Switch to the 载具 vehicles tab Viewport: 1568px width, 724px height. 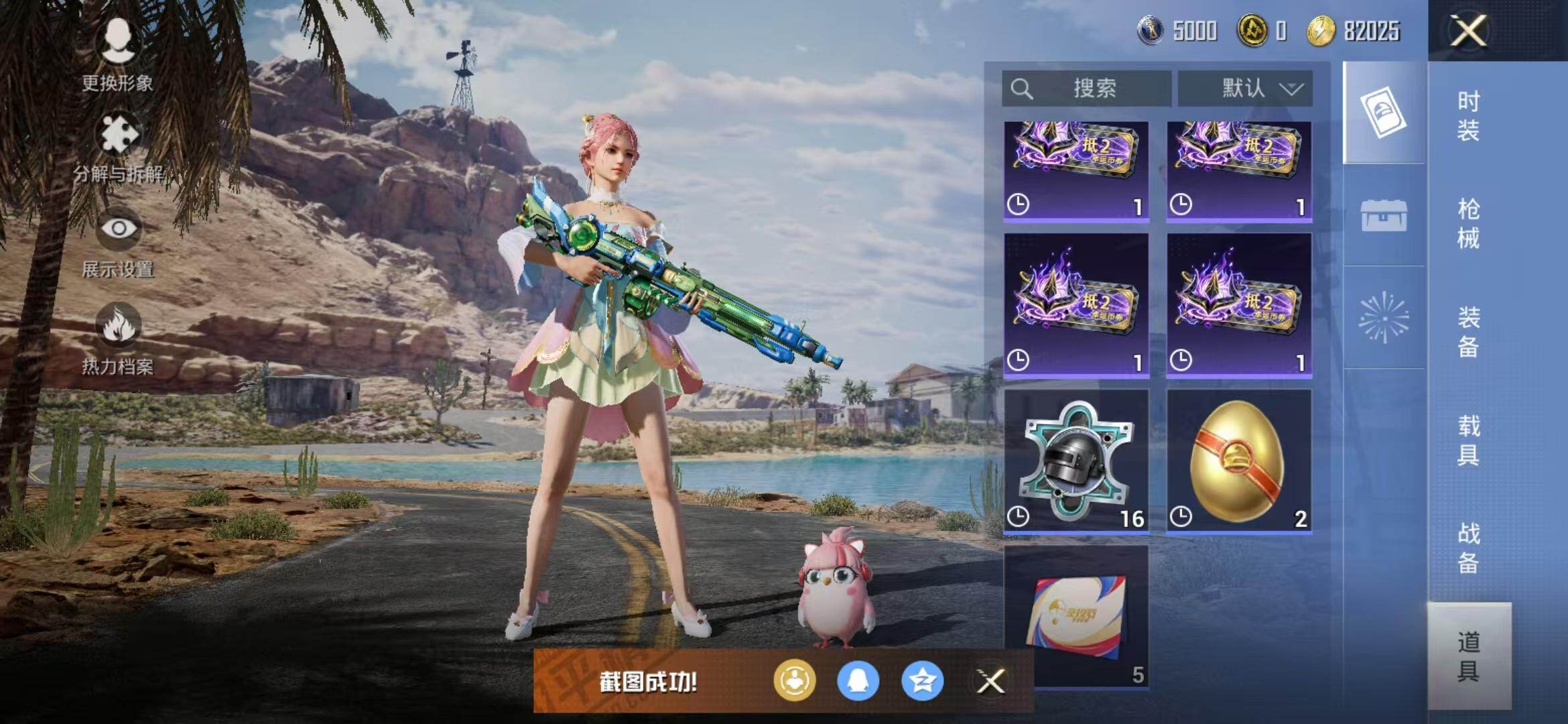[x=1468, y=440]
